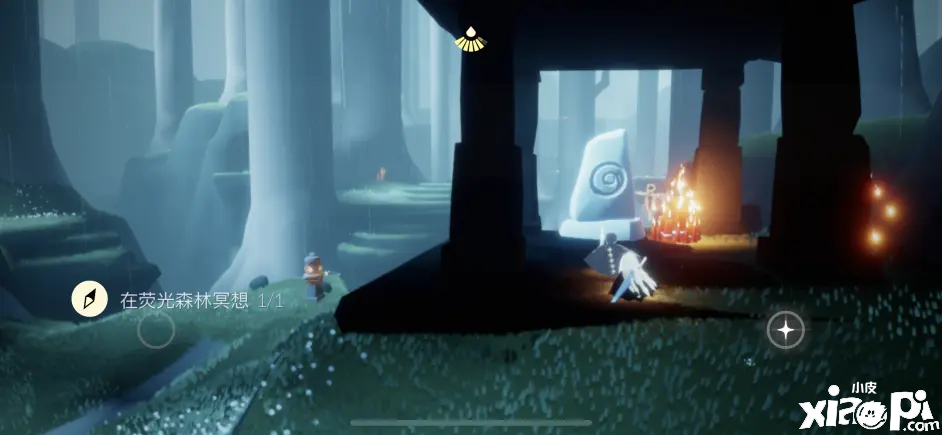Touch the circular movement joystick ring
The height and width of the screenshot is (435, 942).
coord(156,329)
